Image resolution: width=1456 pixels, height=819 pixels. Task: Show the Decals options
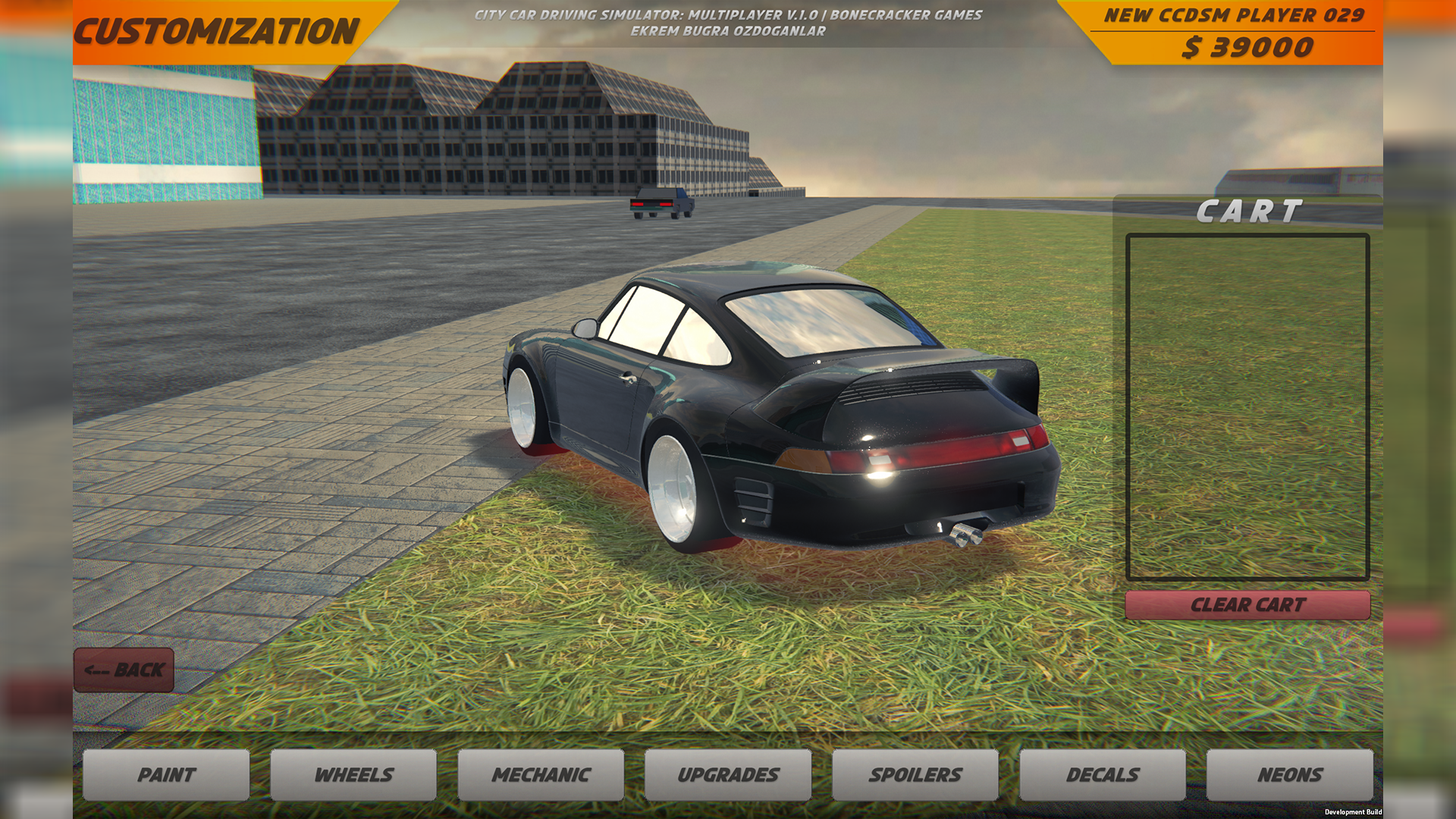click(1103, 774)
